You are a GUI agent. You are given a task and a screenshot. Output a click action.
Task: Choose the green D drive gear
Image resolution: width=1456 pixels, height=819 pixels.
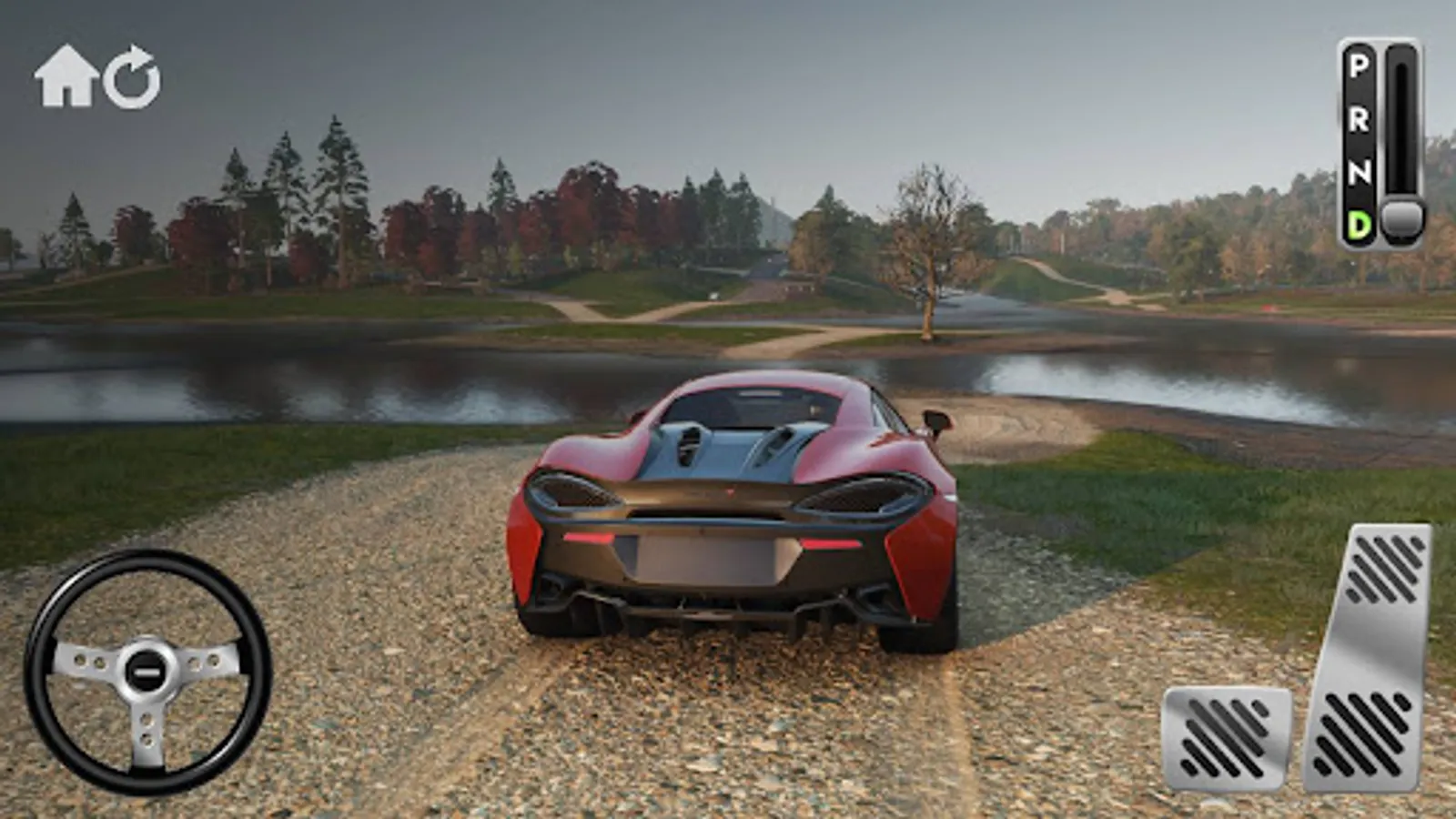[1358, 223]
